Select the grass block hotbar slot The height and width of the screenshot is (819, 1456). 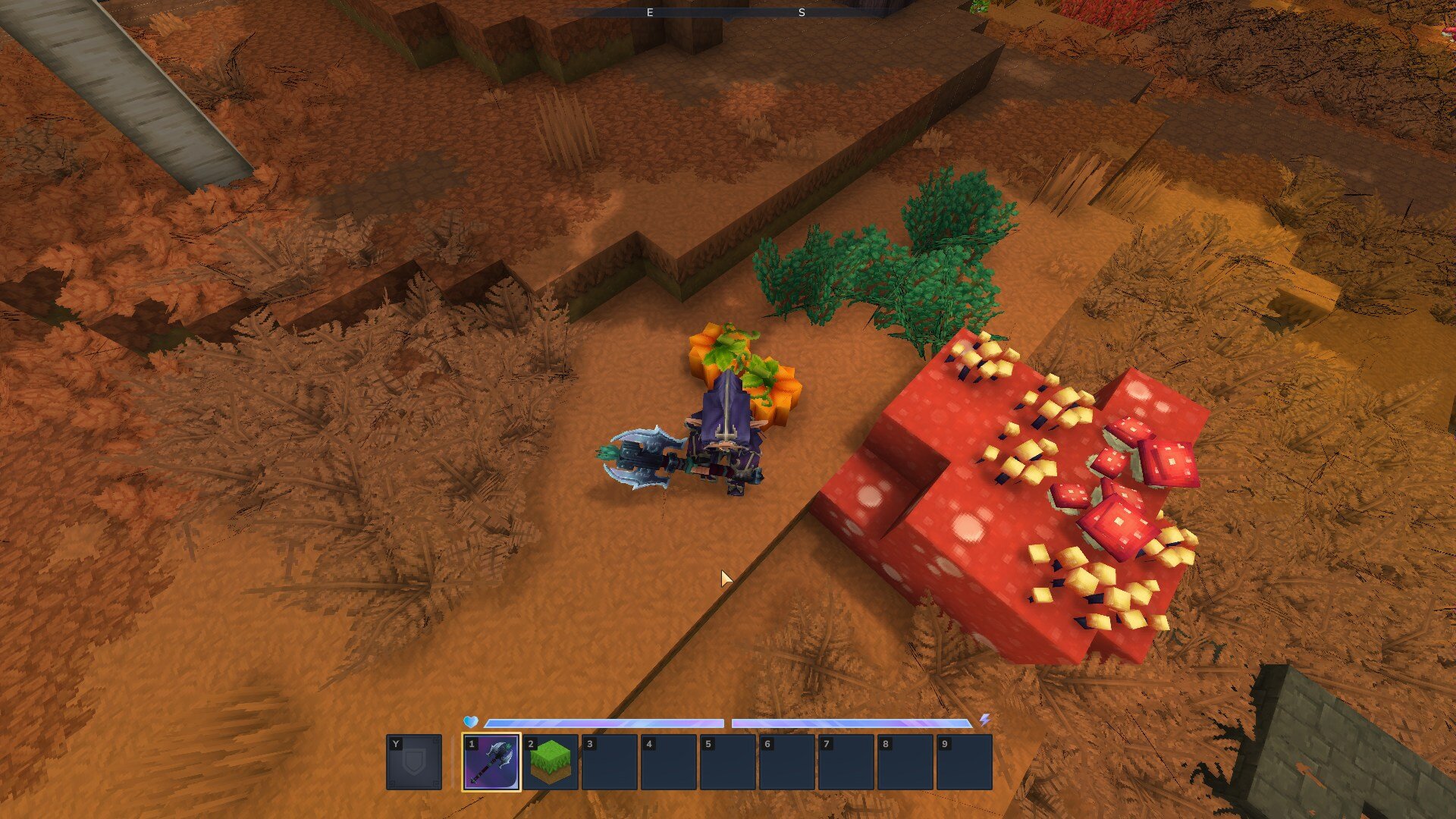(551, 762)
